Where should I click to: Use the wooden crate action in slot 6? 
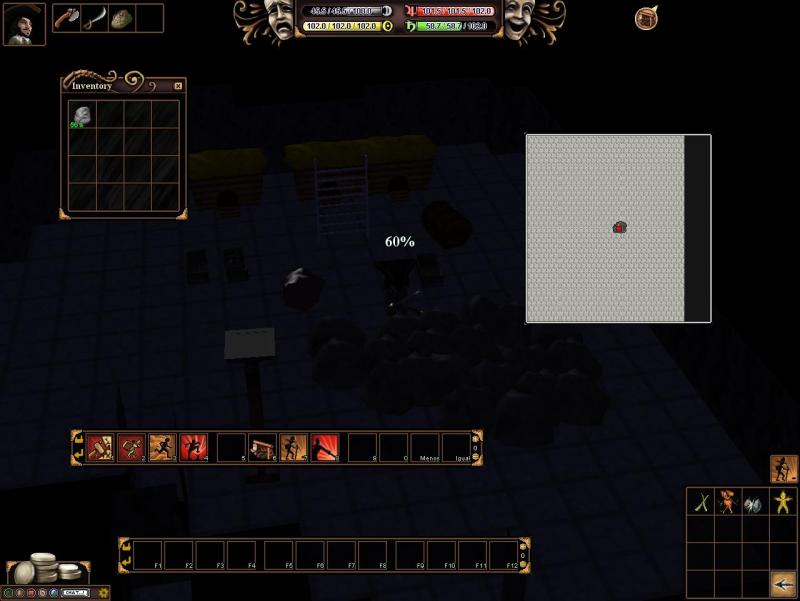pos(263,446)
